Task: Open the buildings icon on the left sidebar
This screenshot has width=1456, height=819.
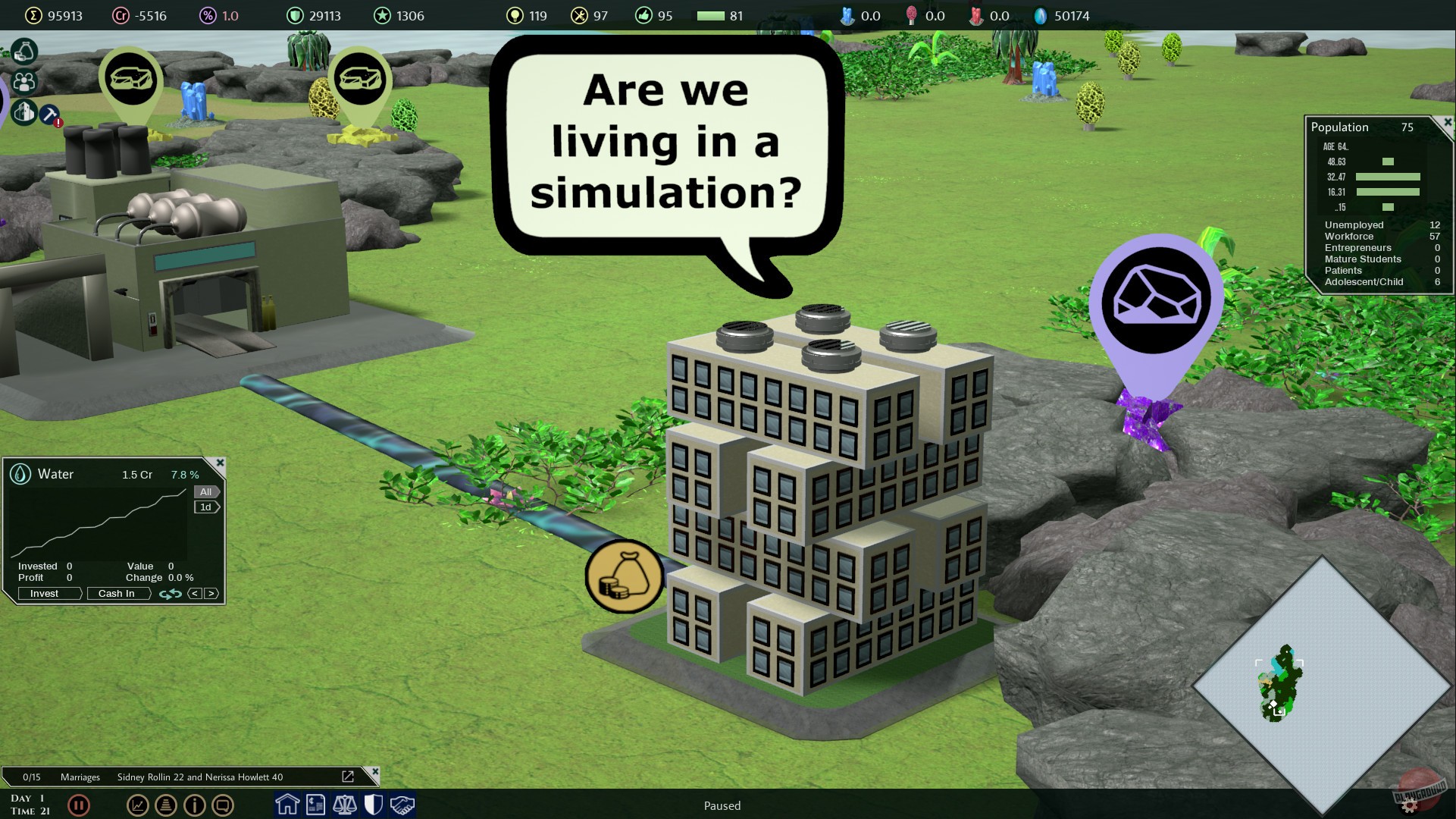Action: 25,112
